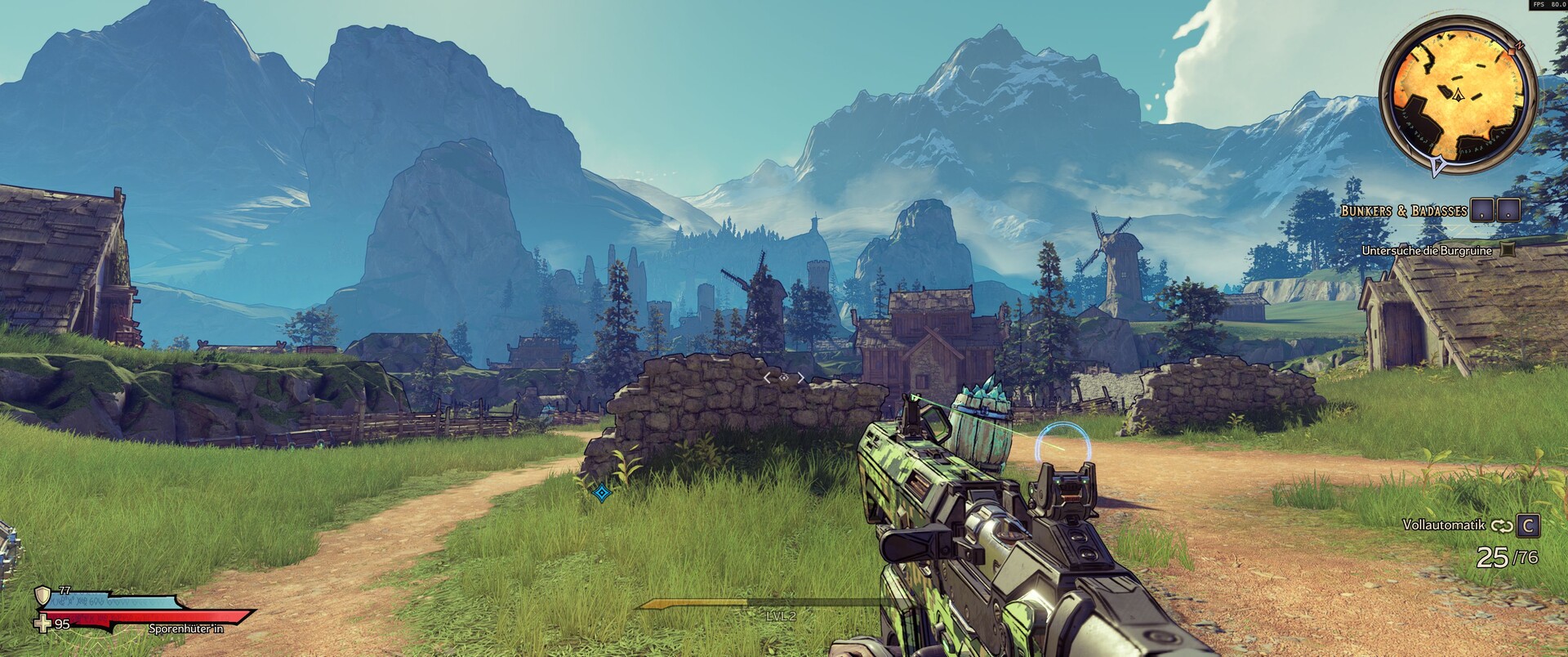Toggle the Vollautomatik fire mode indicator
Viewport: 1568px width, 657px height.
pyautogui.click(x=1443, y=525)
